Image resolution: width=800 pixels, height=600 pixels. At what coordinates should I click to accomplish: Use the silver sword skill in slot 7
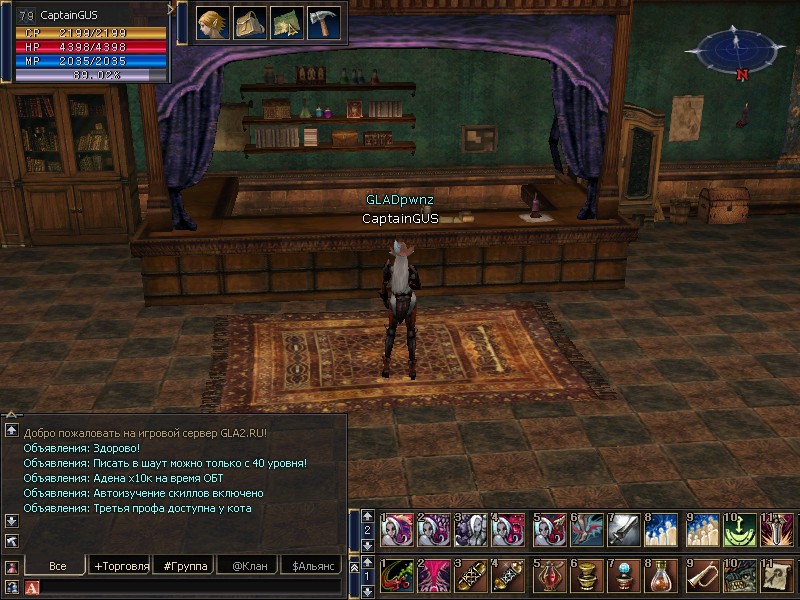pyautogui.click(x=625, y=530)
